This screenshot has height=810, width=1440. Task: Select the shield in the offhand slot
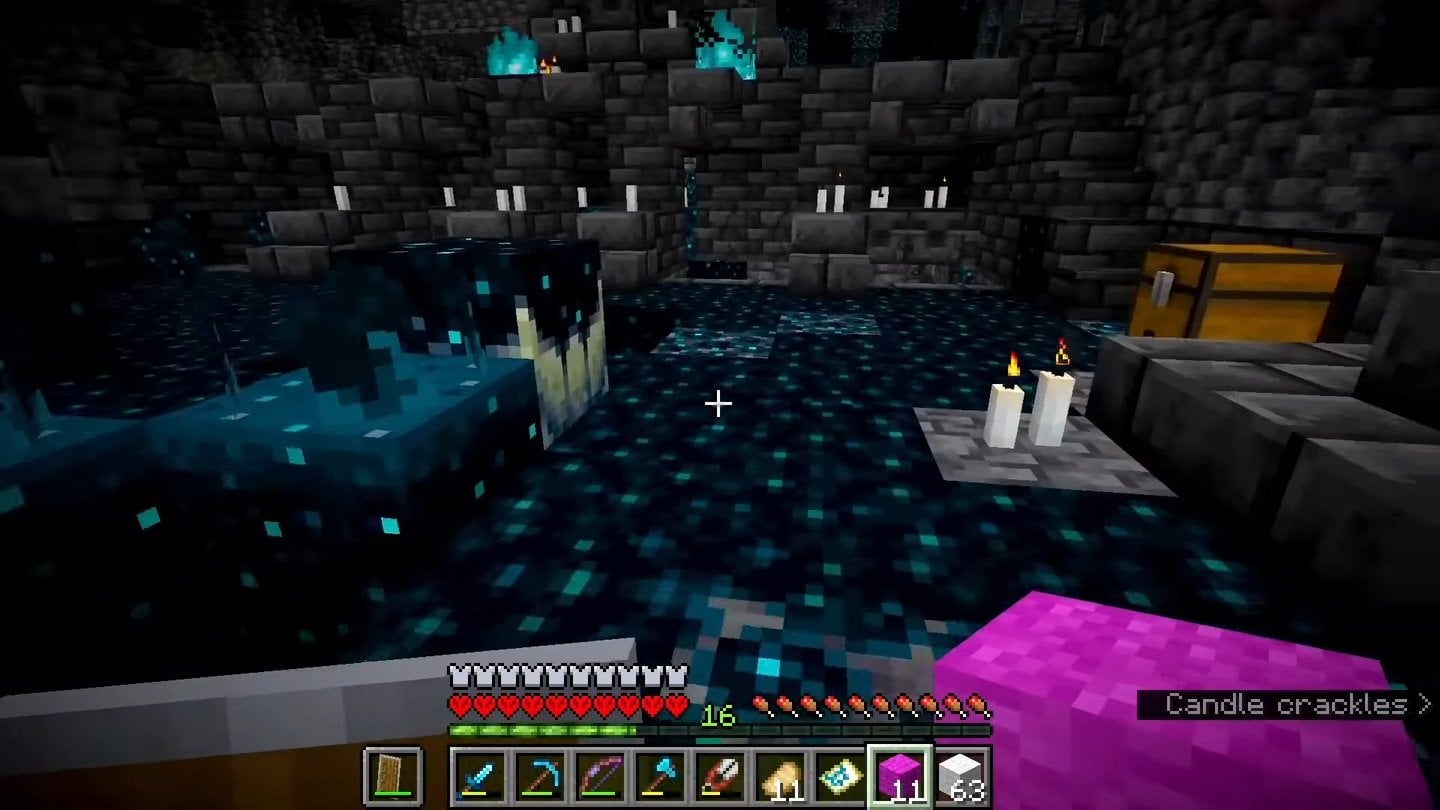(392, 777)
